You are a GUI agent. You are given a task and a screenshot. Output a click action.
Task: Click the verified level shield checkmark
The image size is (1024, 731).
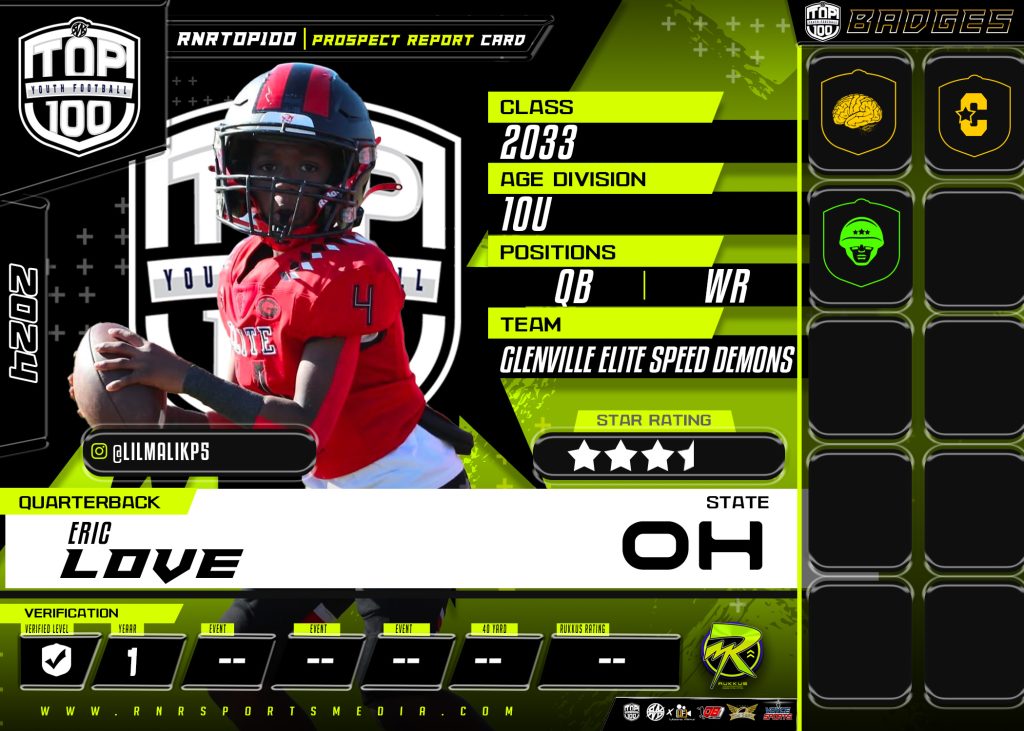tap(56, 661)
